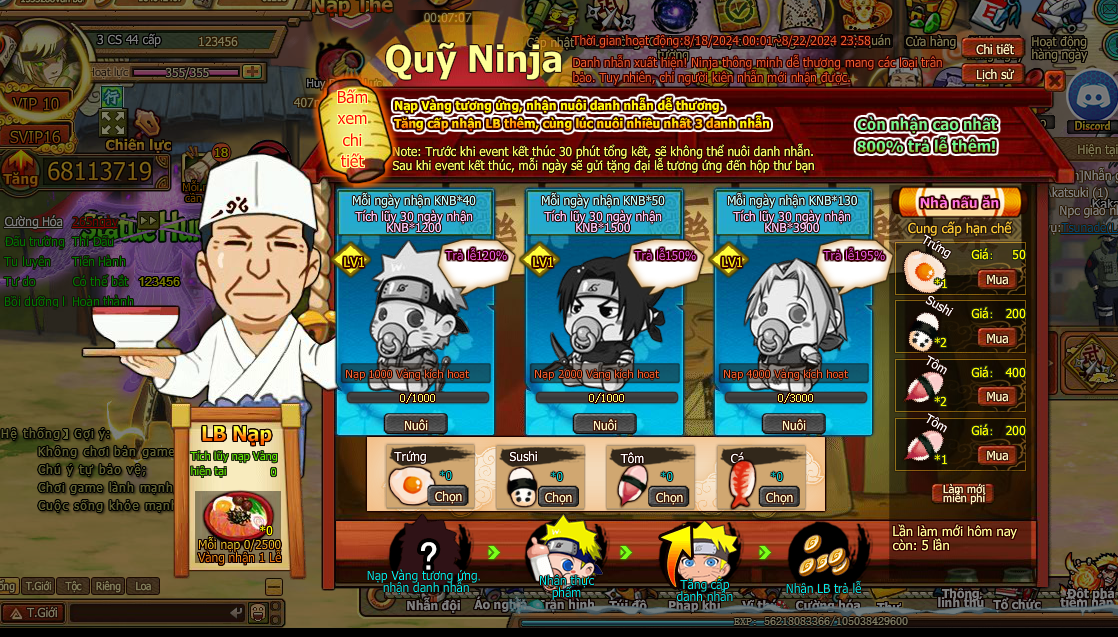
Task: Open the SVIP16 badge
Action: [x=36, y=137]
